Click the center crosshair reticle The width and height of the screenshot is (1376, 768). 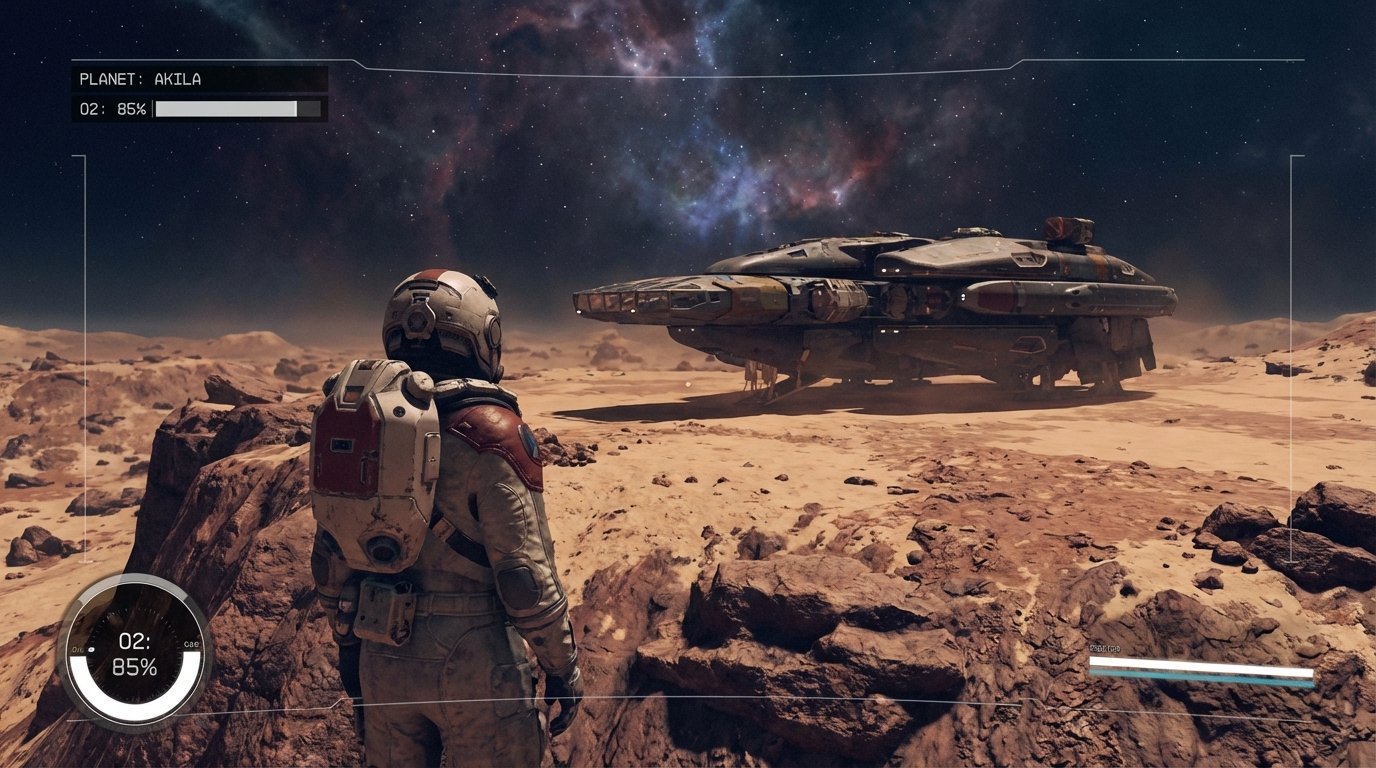[x=688, y=384]
